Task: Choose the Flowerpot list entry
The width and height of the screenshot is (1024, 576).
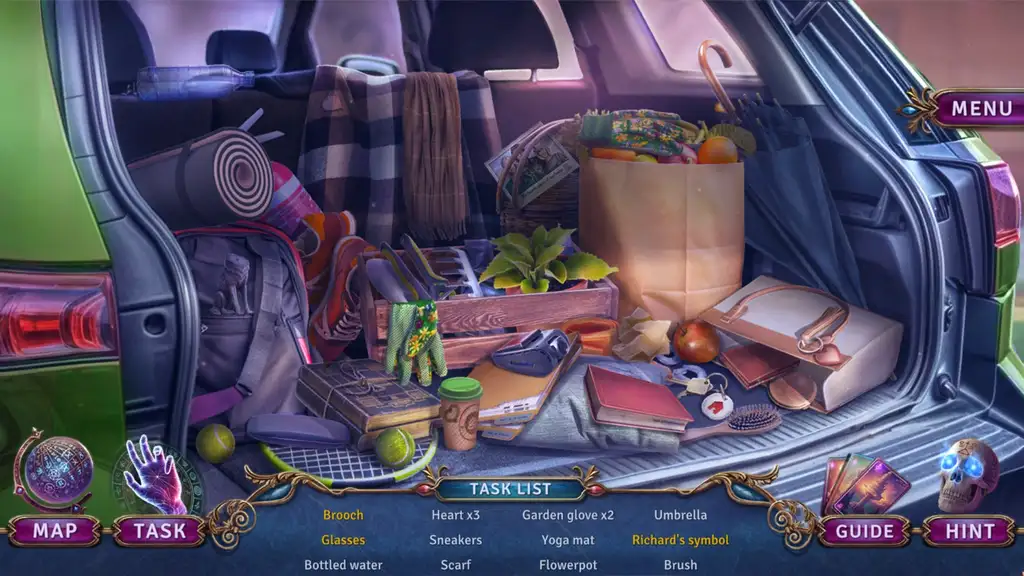Action: click(568, 565)
